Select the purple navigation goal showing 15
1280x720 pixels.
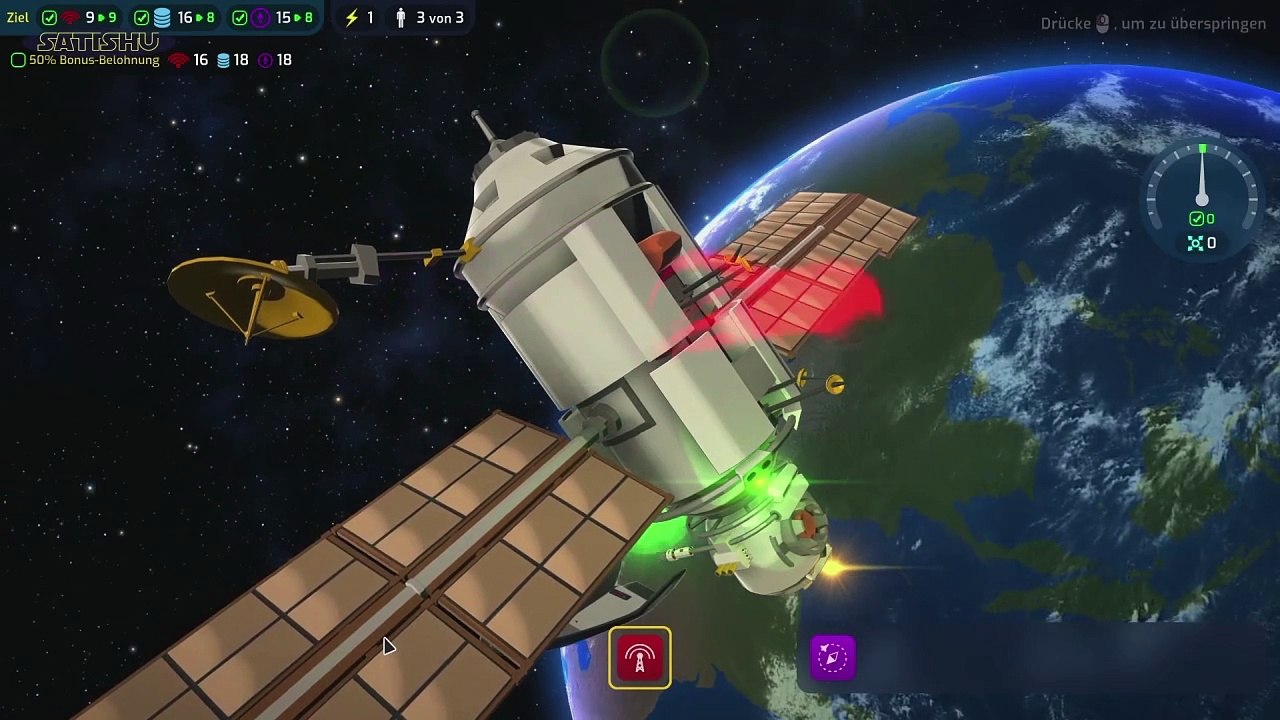point(273,18)
